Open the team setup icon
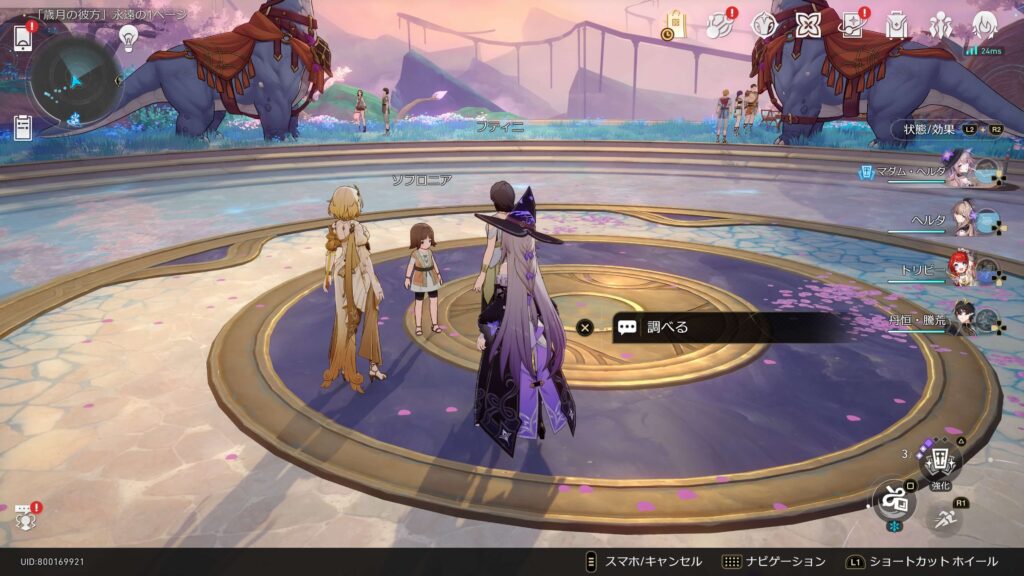This screenshot has height=576, width=1024. pos(940,25)
